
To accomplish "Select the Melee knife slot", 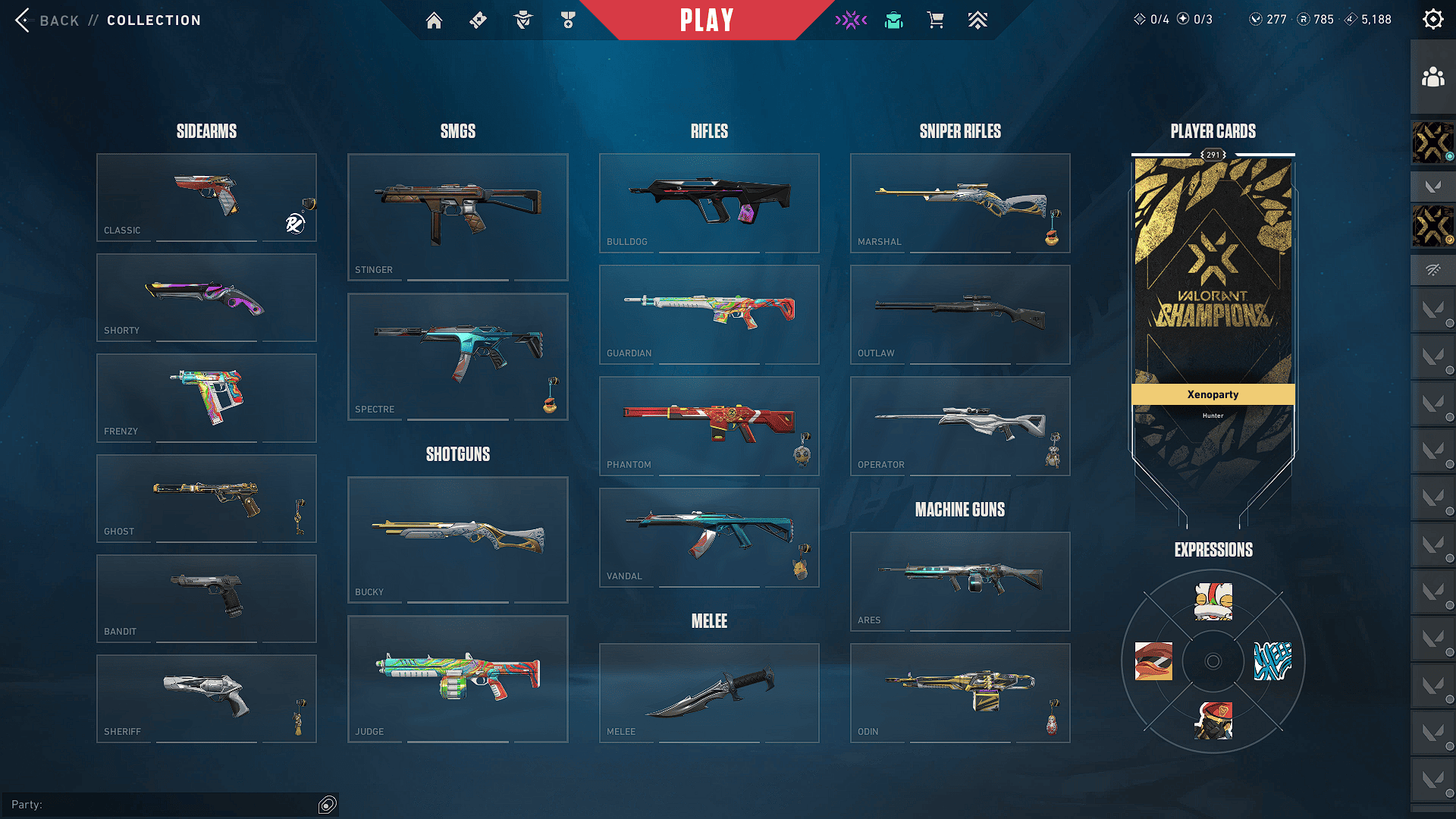I will [x=709, y=692].
